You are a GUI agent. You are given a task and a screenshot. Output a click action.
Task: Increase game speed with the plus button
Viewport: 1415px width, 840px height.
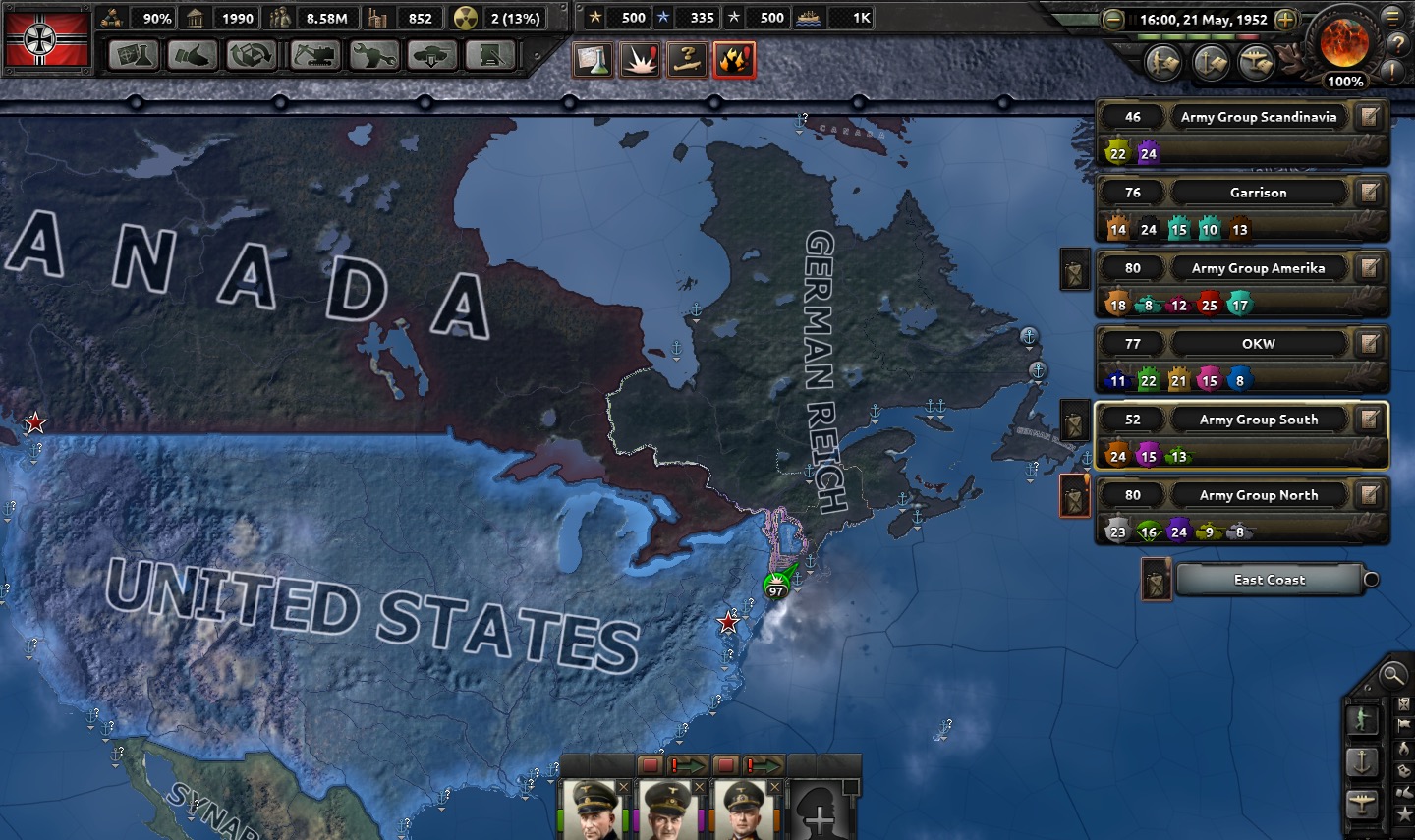coord(1285,20)
